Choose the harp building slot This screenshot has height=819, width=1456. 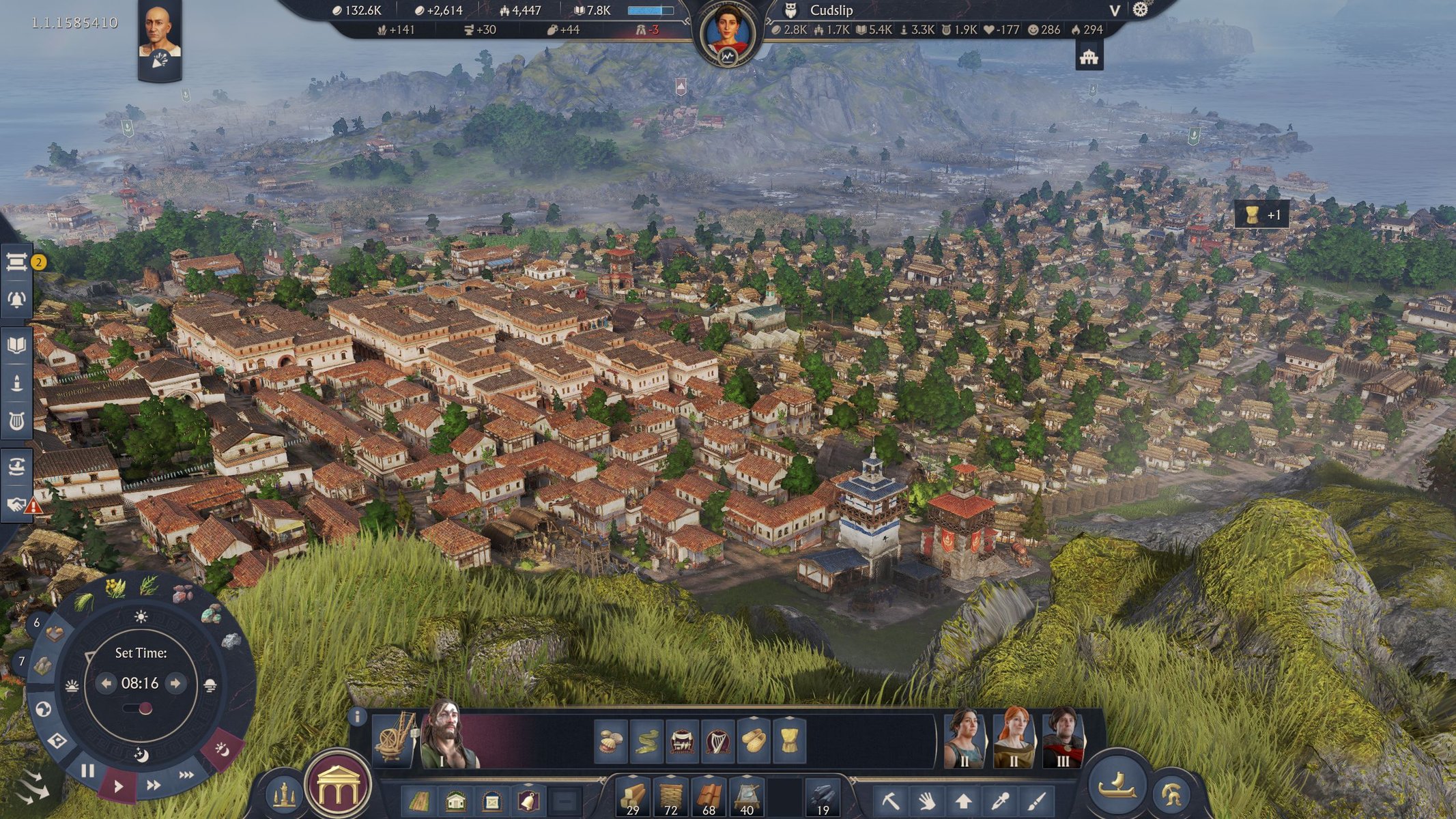click(x=717, y=741)
